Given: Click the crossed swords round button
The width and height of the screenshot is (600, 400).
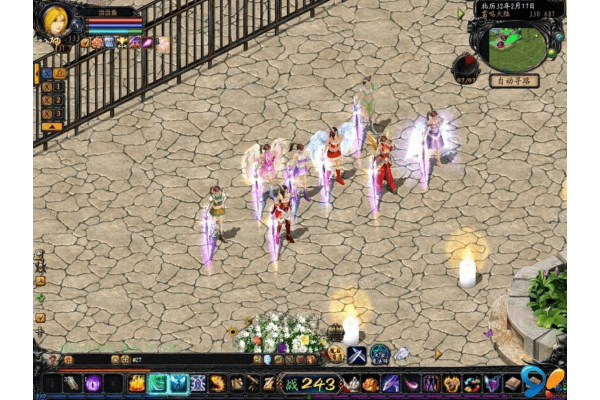Looking at the screenshot, I should click(357, 354).
